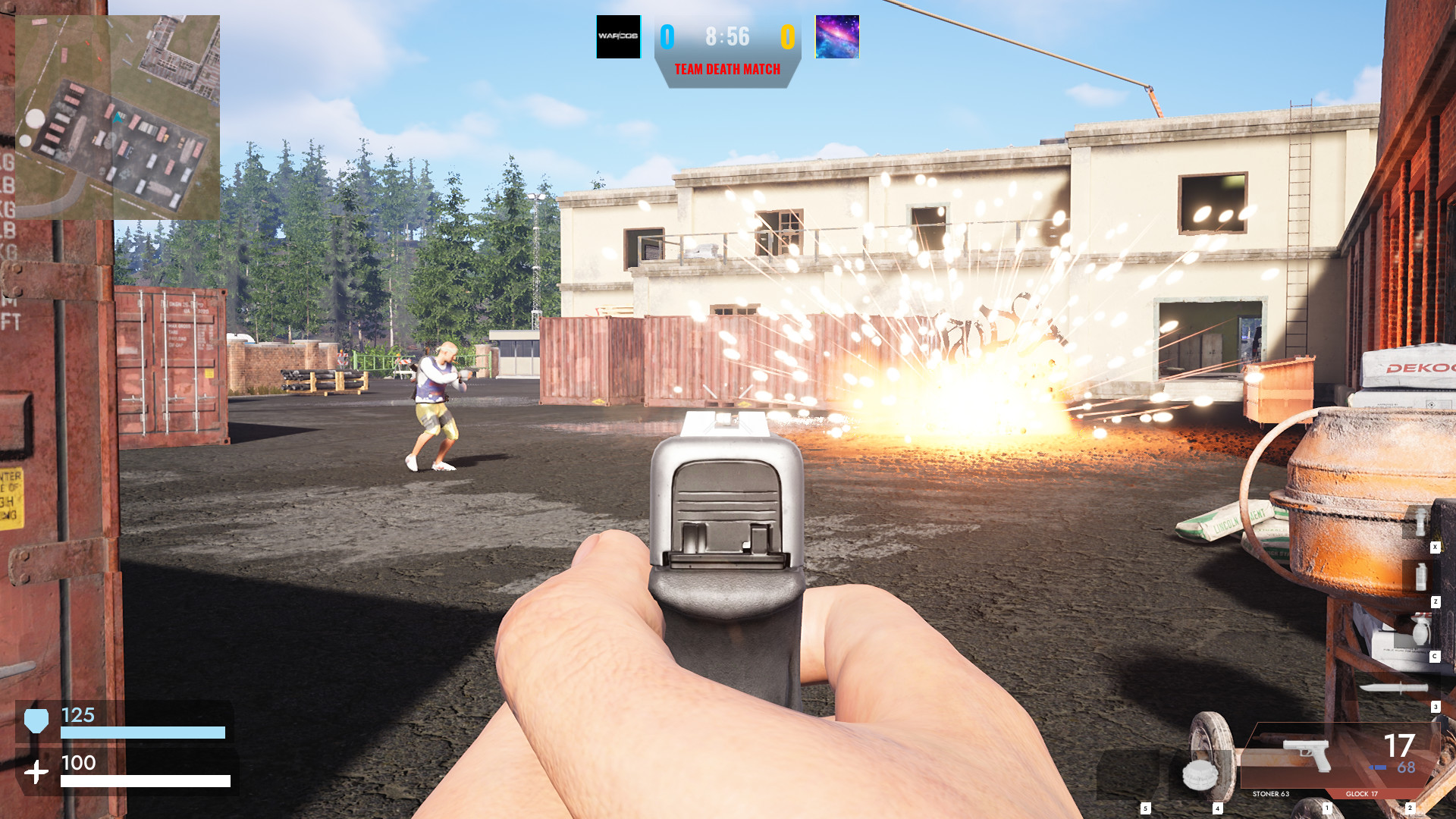Viewport: 1456px width, 819px height.
Task: Select the frag grenade icon beside the C keybind
Action: [x=1421, y=630]
